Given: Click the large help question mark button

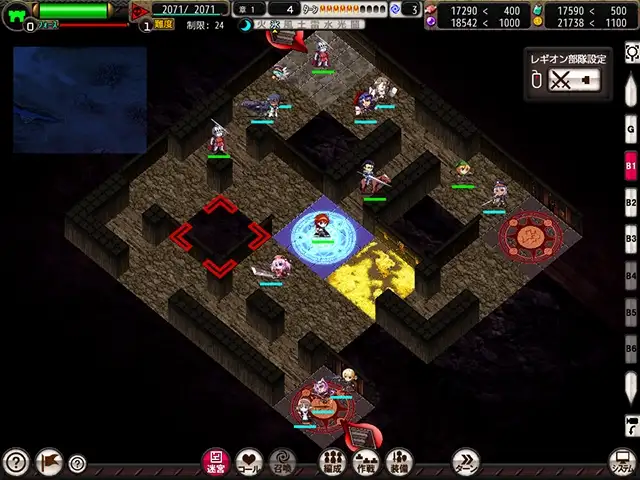Looking at the screenshot, I should (15, 462).
